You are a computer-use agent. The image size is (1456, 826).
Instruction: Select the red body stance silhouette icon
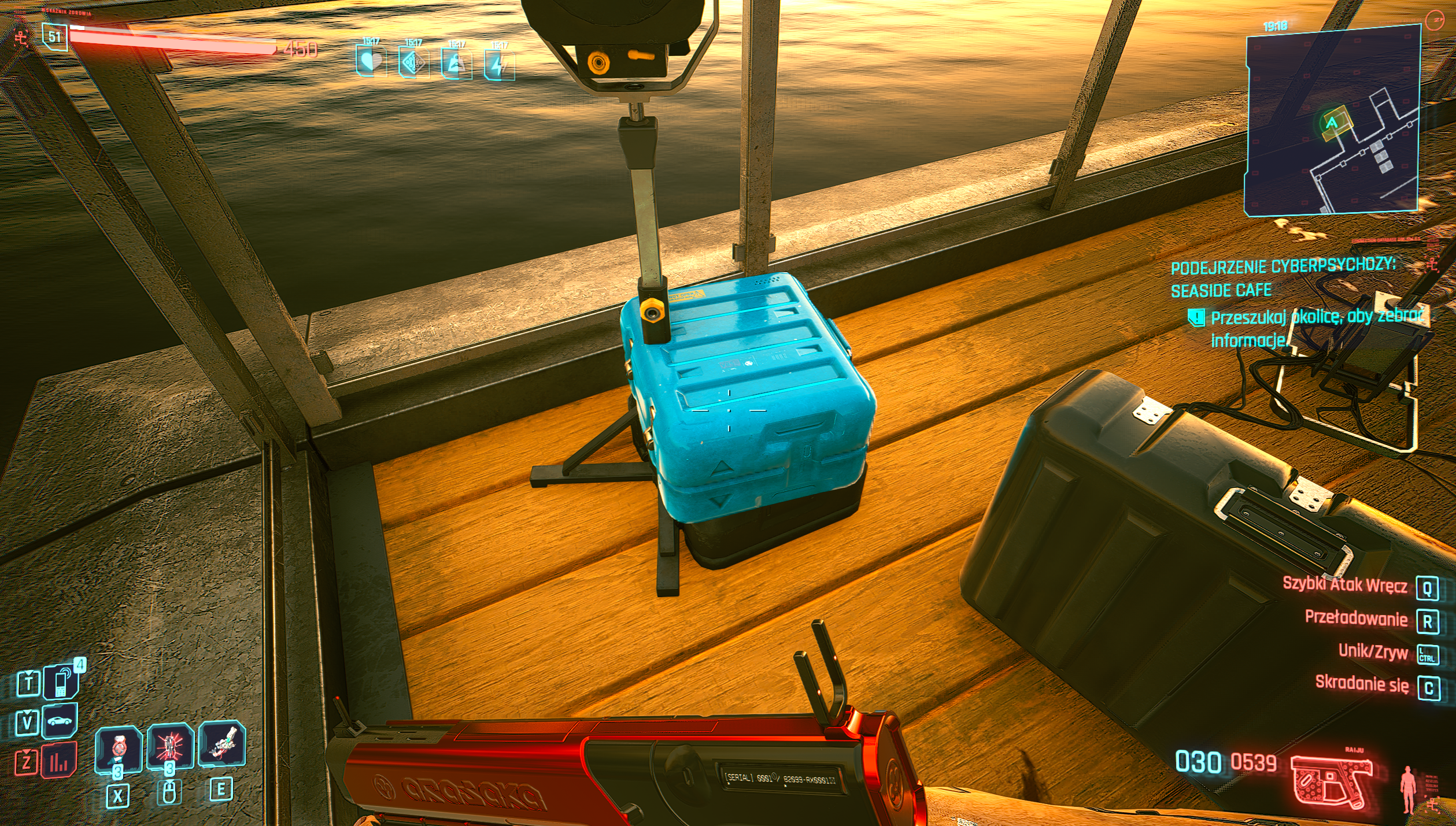[1408, 788]
